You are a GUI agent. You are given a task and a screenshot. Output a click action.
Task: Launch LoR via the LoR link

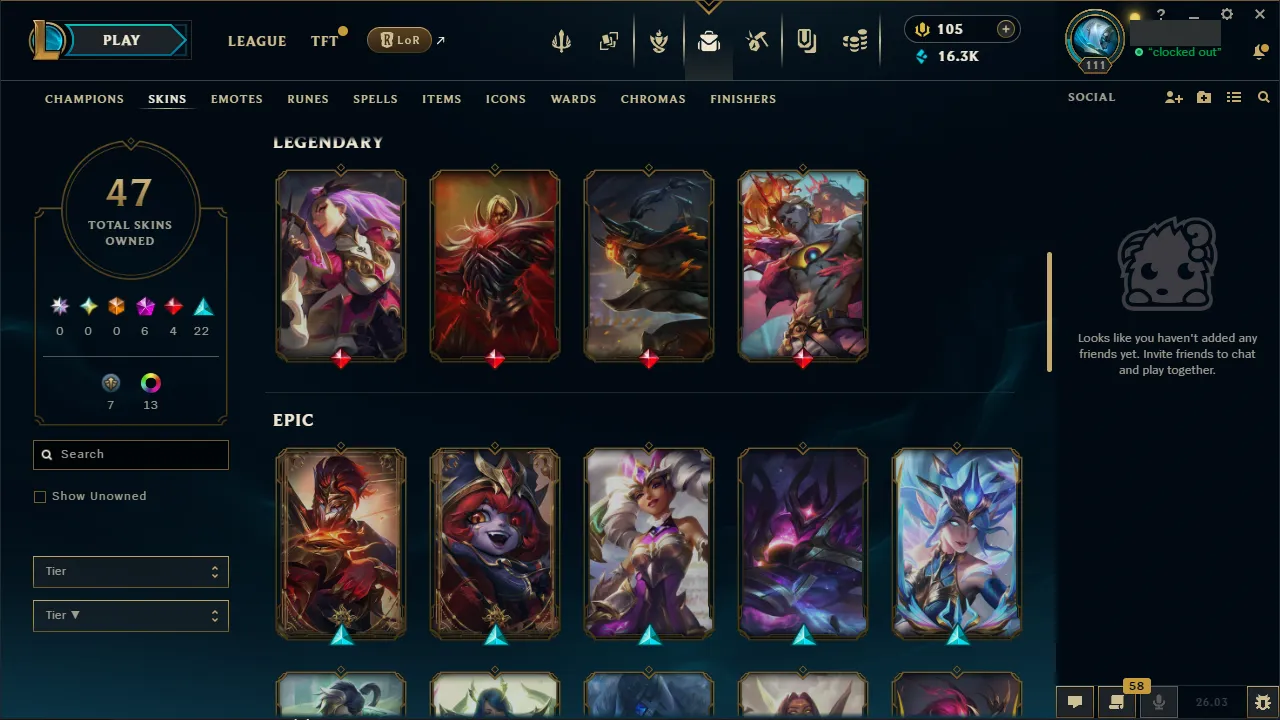[x=399, y=40]
